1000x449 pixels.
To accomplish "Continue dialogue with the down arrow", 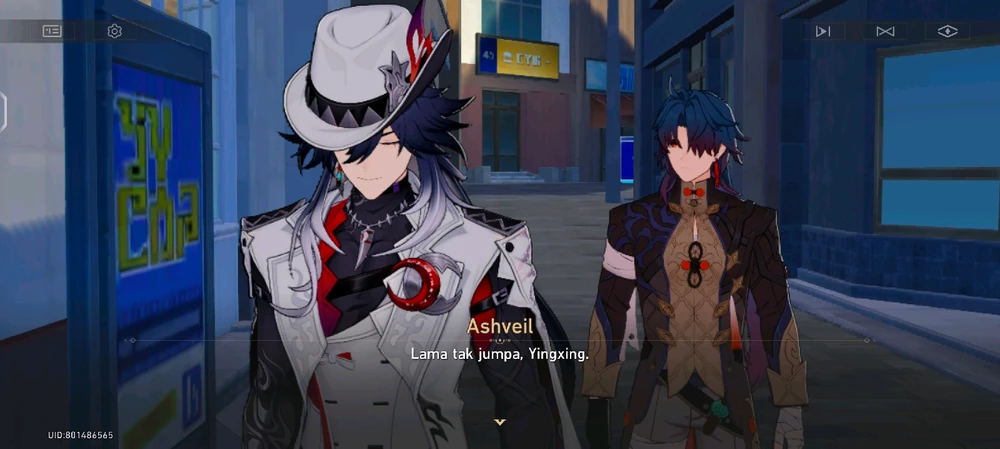I will click(500, 422).
